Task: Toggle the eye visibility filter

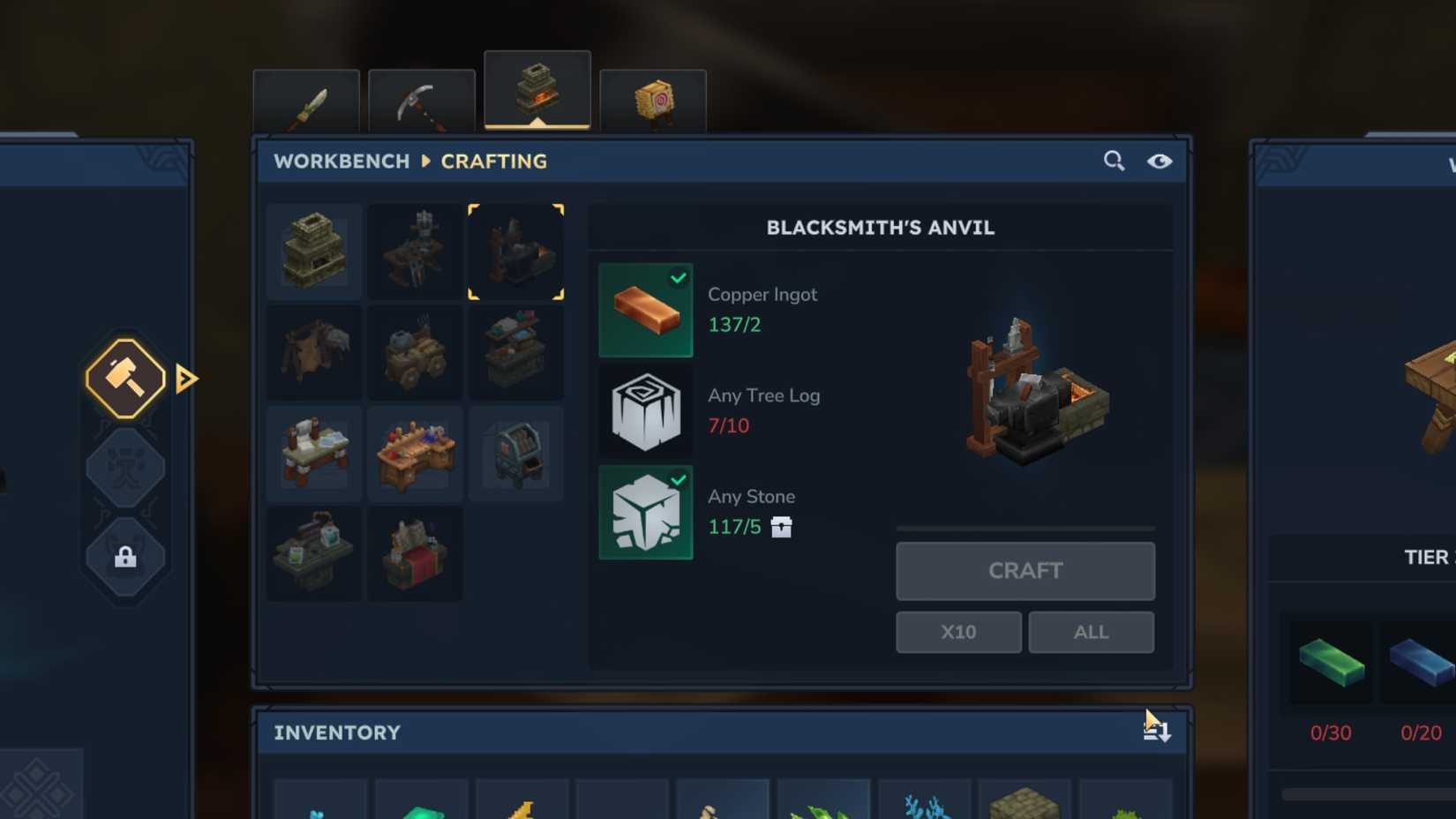Action: pyautogui.click(x=1160, y=162)
